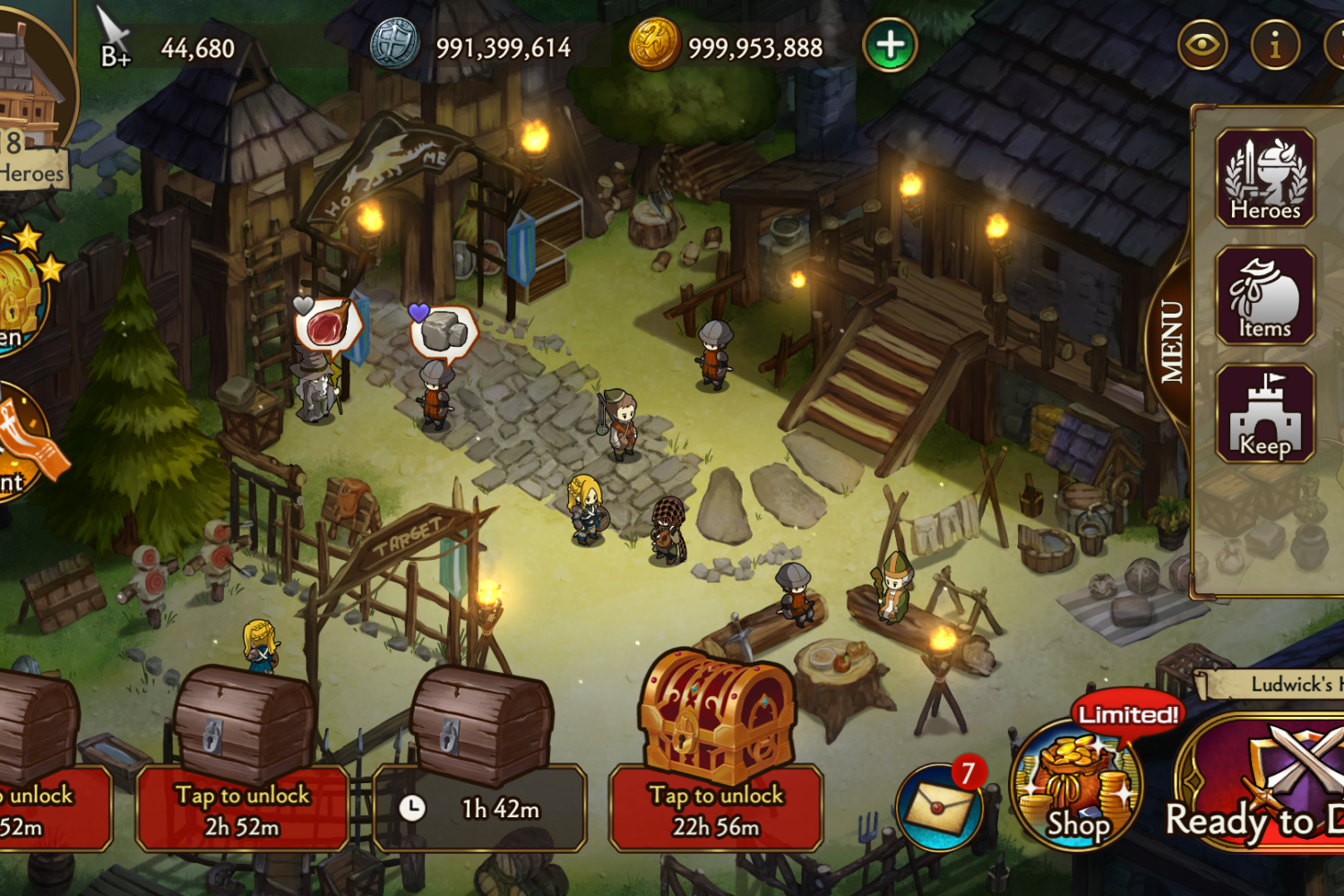
Task: Tap the wooden chest with 2h 52m timer
Action: (x=242, y=762)
